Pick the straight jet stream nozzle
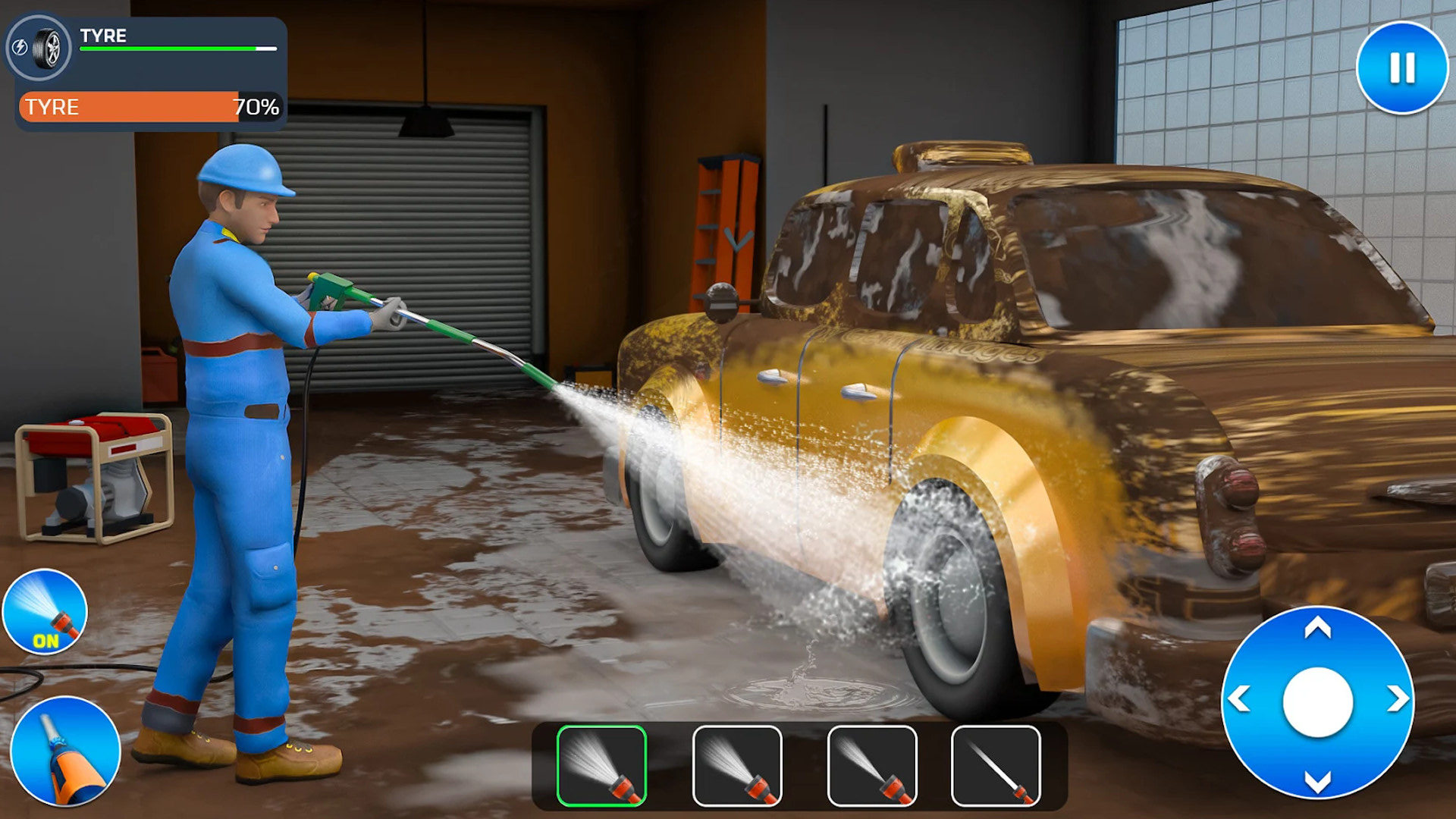The image size is (1456, 819). [996, 766]
